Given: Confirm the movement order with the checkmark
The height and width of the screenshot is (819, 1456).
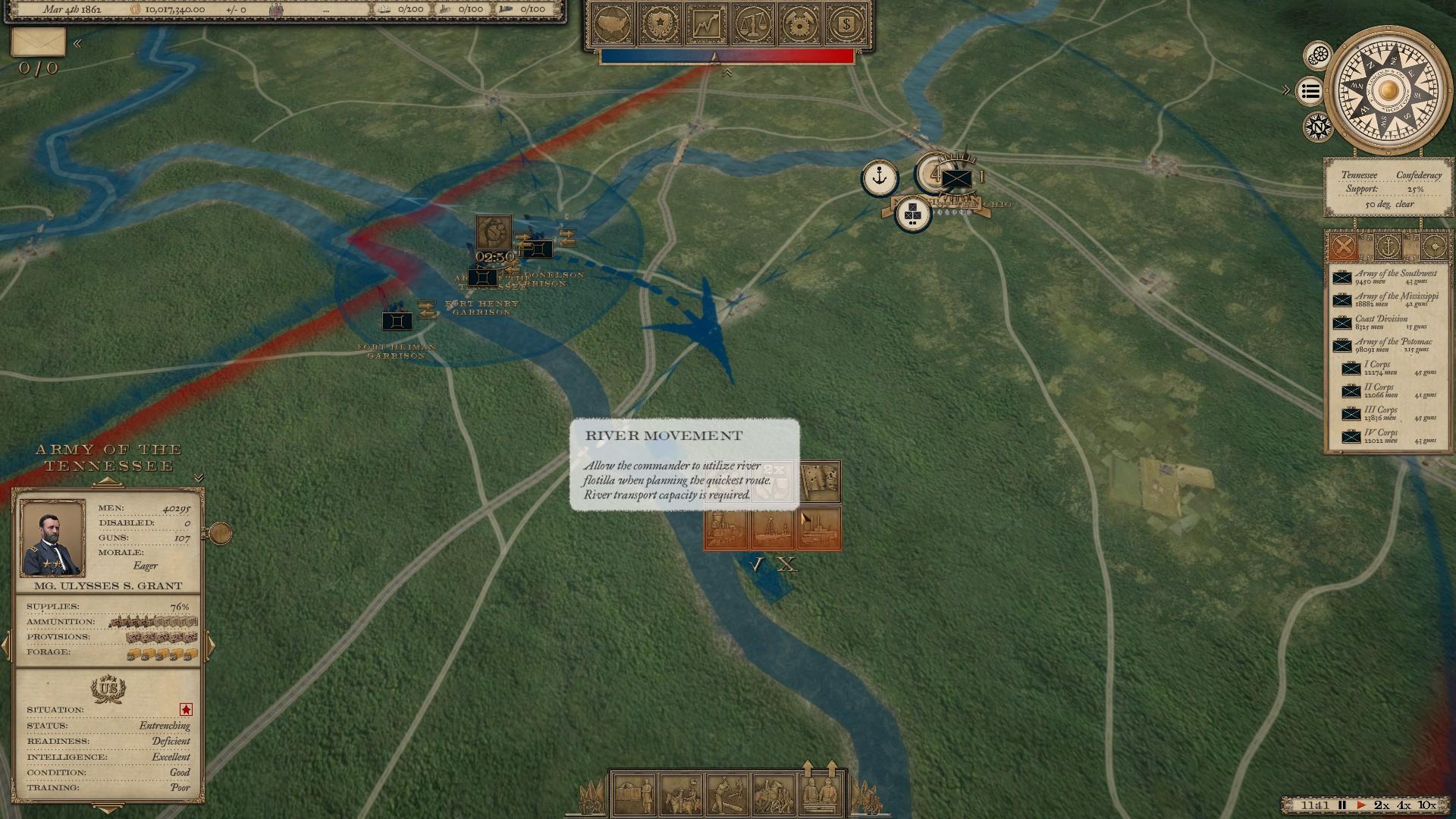Looking at the screenshot, I should tap(755, 565).
